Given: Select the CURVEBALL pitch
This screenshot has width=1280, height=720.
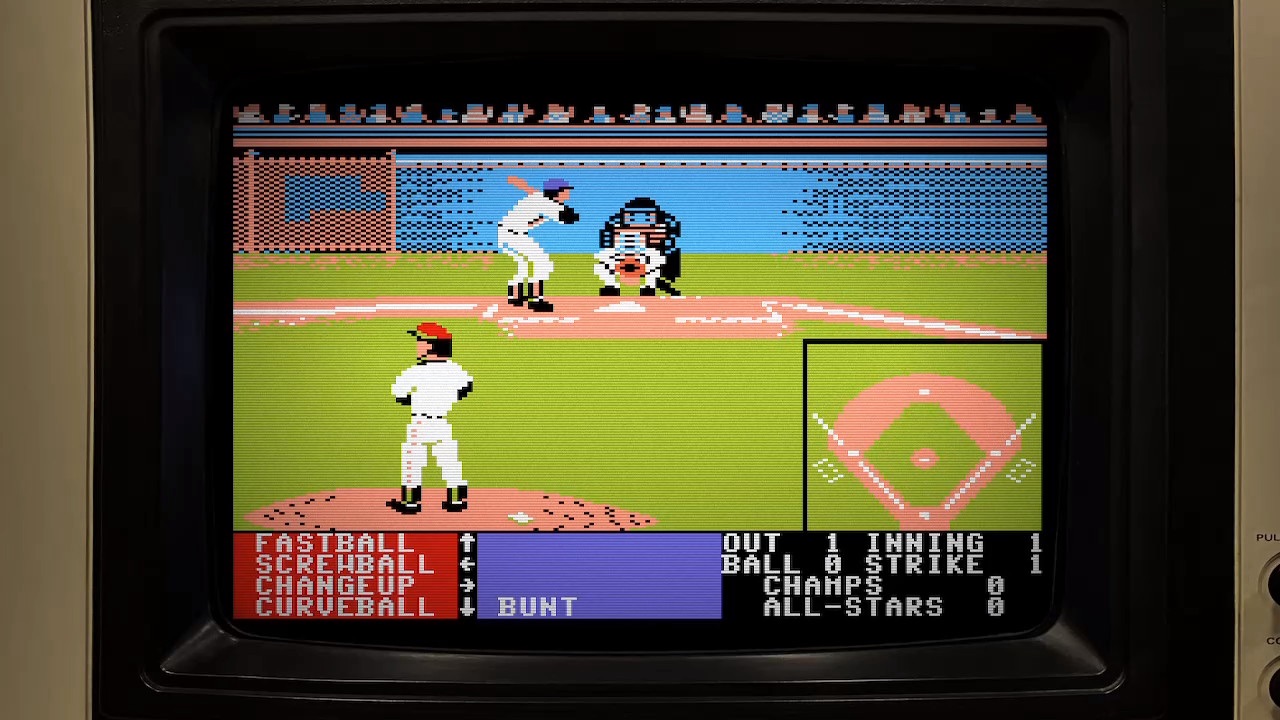Looking at the screenshot, I should point(344,607).
